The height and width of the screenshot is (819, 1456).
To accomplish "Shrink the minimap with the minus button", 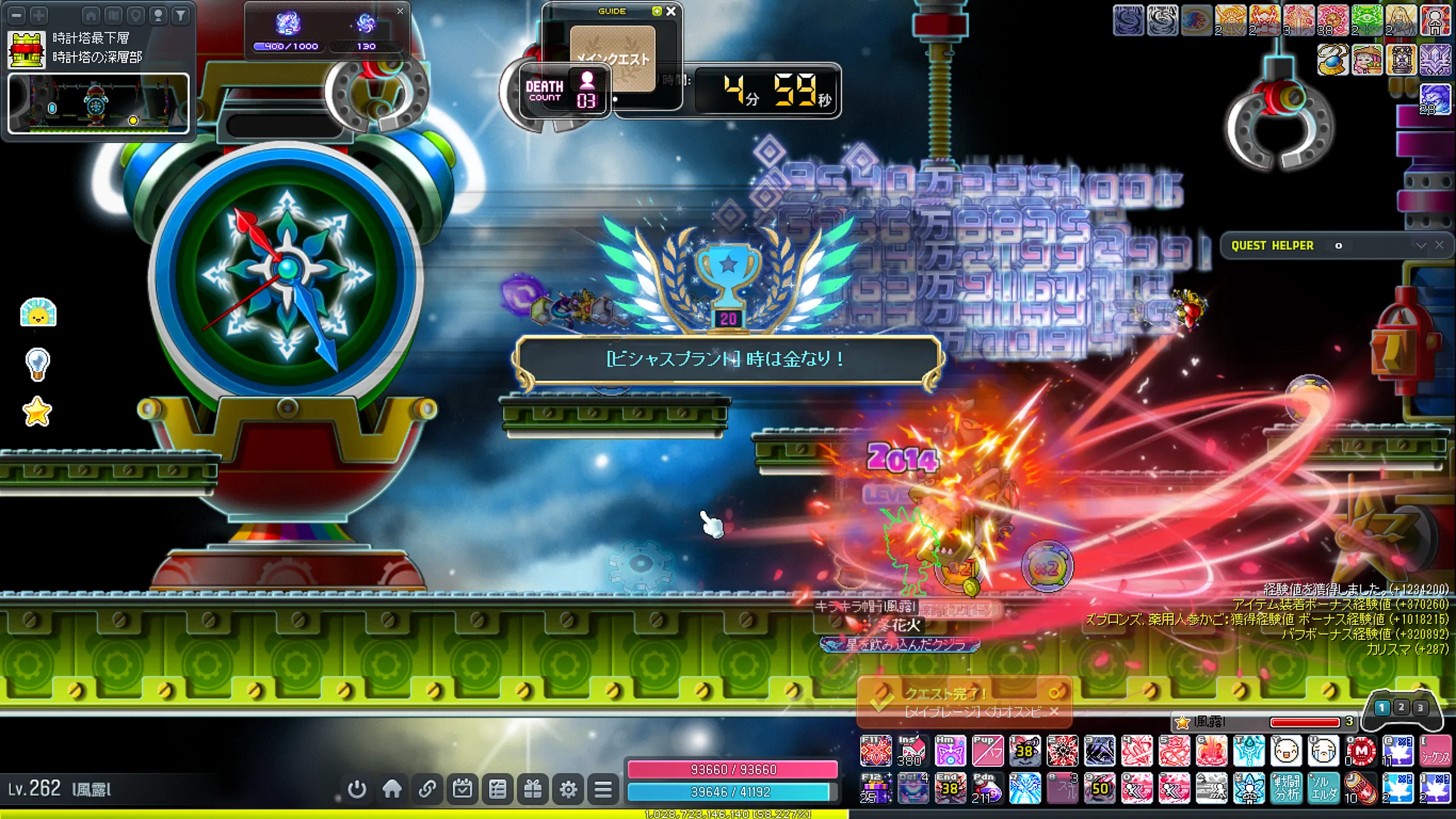I will pyautogui.click(x=17, y=15).
